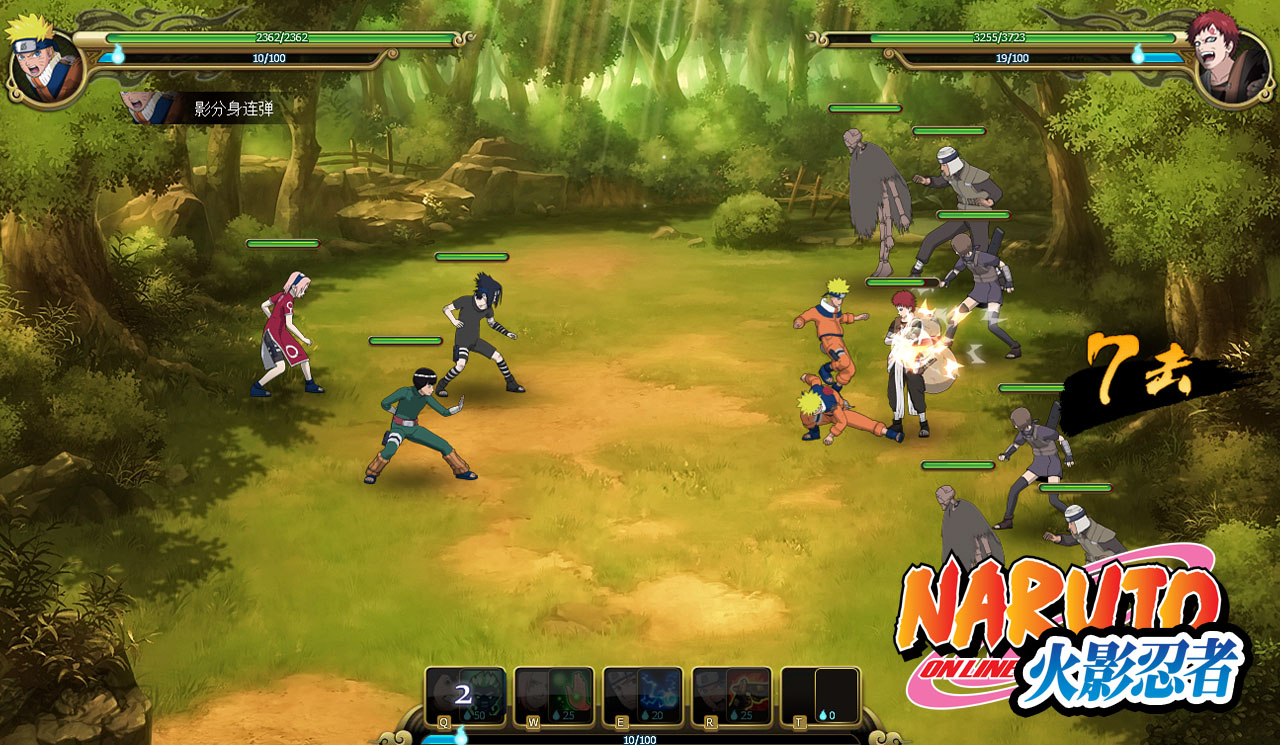1280x745 pixels.
Task: Cast Sasuke's blue lightning skill
Action: point(642,695)
